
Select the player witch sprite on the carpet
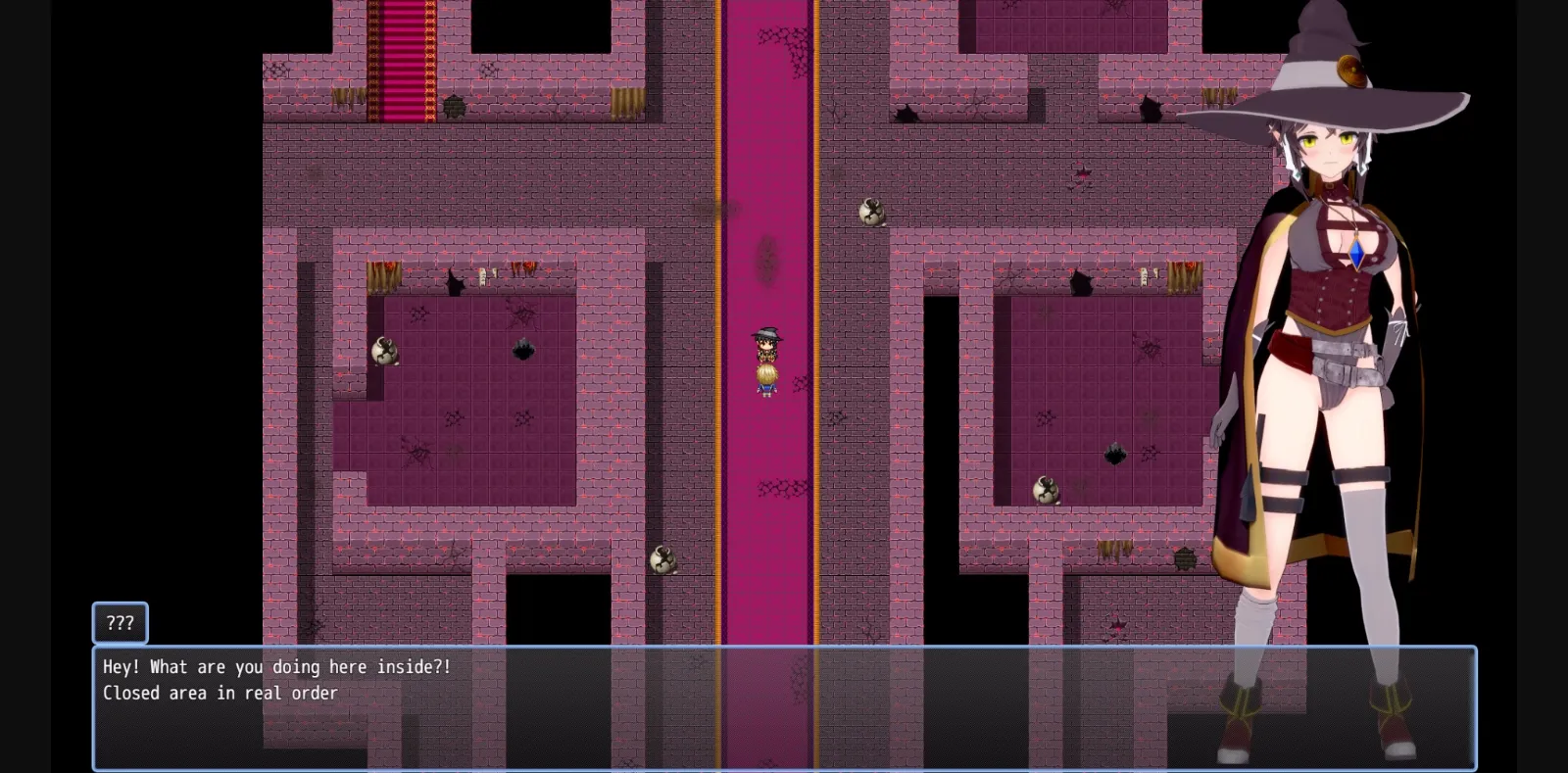(766, 362)
